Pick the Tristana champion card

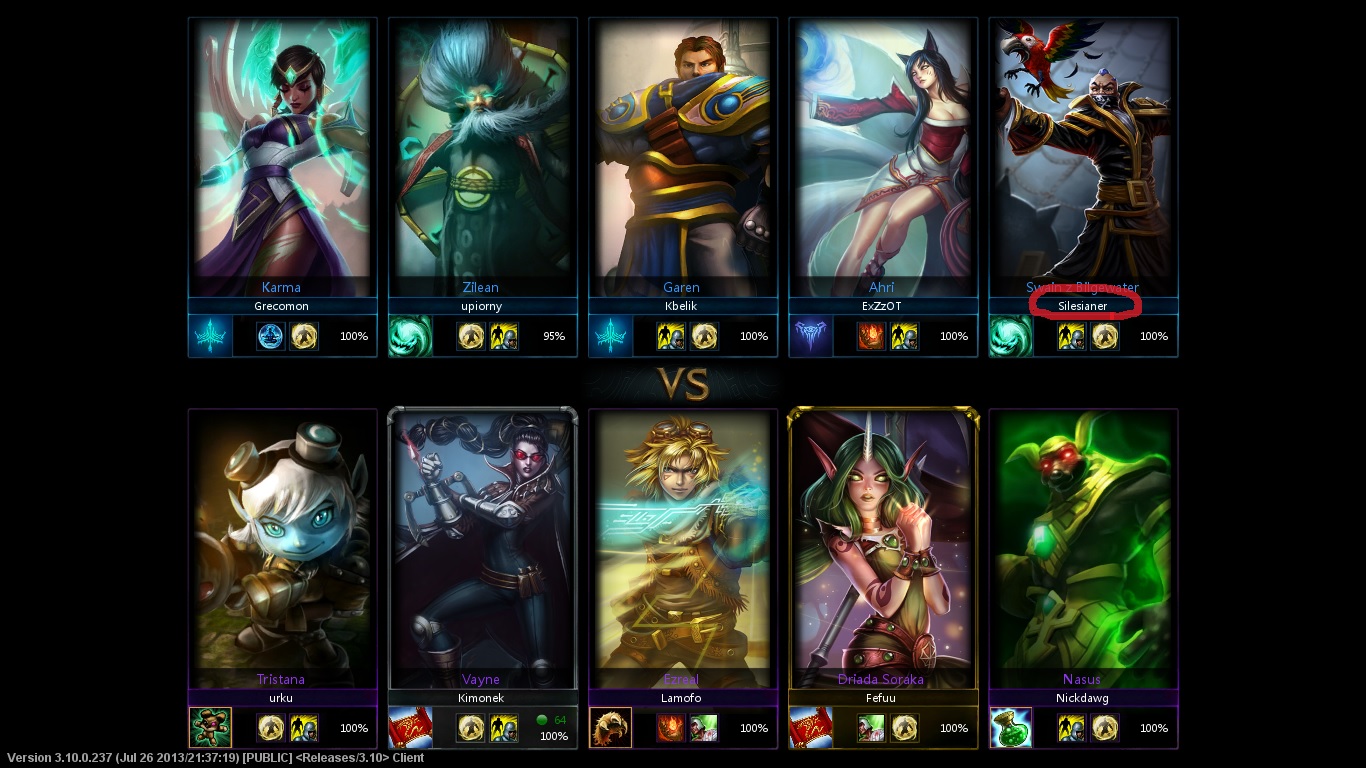point(282,545)
